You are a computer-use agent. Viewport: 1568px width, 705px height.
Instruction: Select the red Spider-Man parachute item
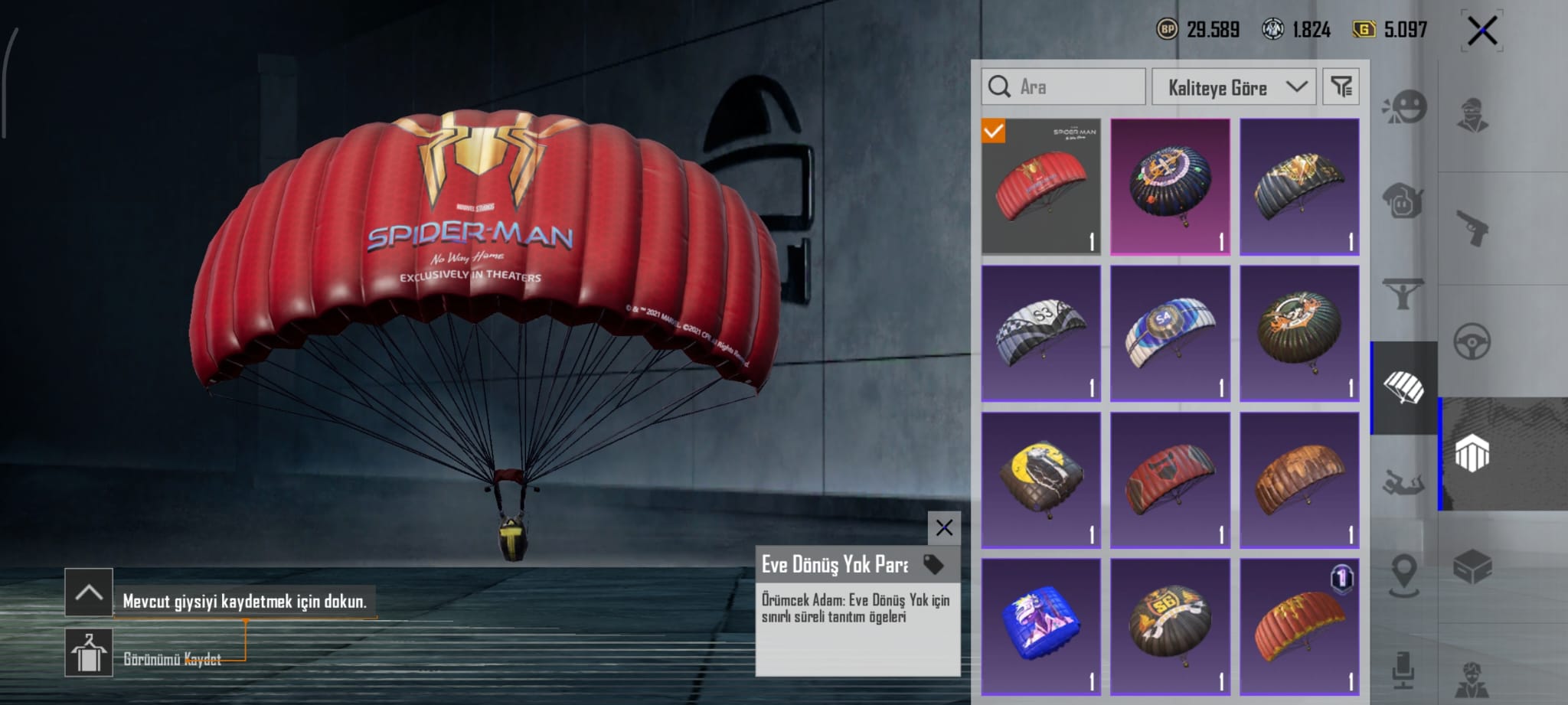(x=1040, y=186)
